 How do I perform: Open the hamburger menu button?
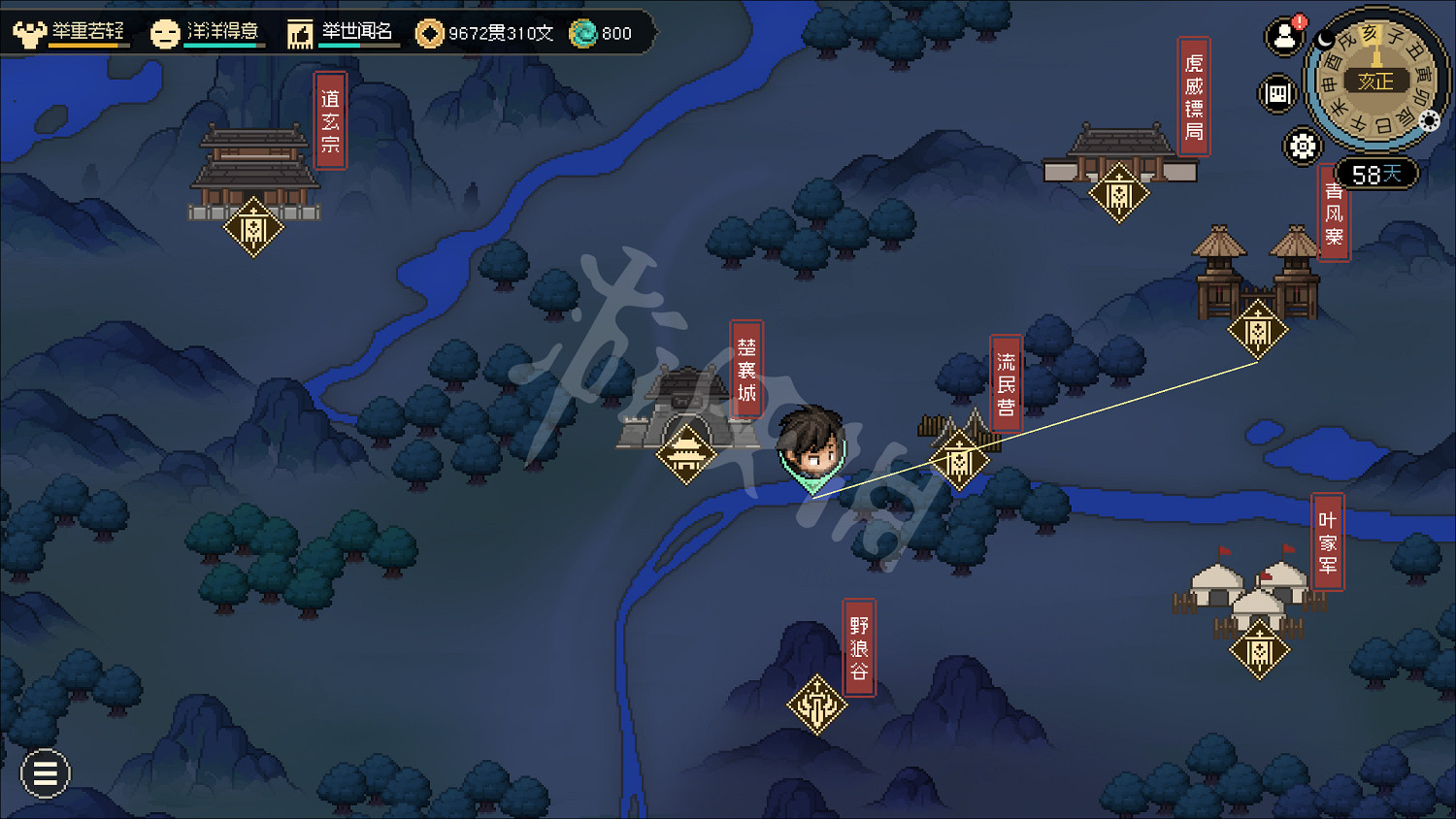[x=45, y=773]
